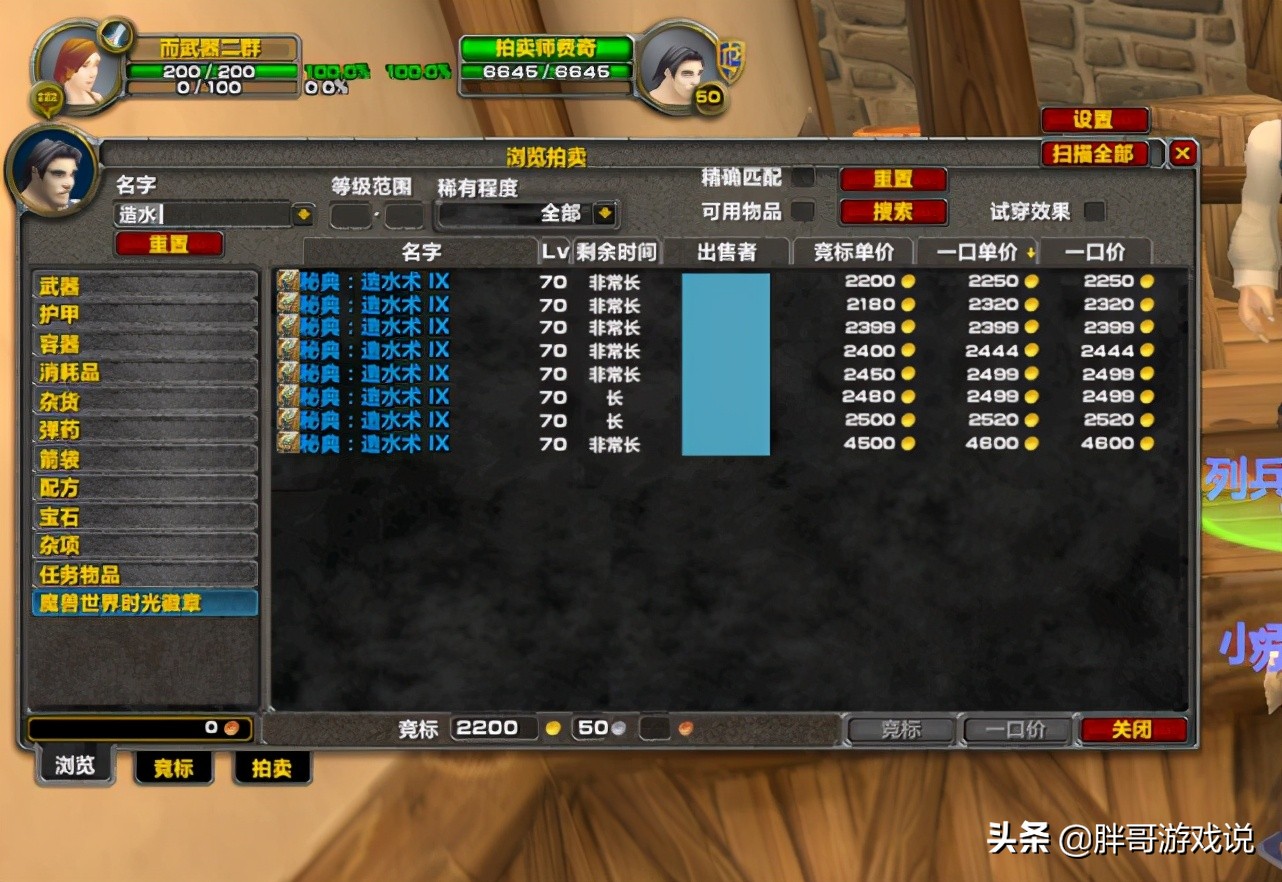Click the money total bar at the bottom left
This screenshot has width=1282, height=882.
[x=140, y=728]
